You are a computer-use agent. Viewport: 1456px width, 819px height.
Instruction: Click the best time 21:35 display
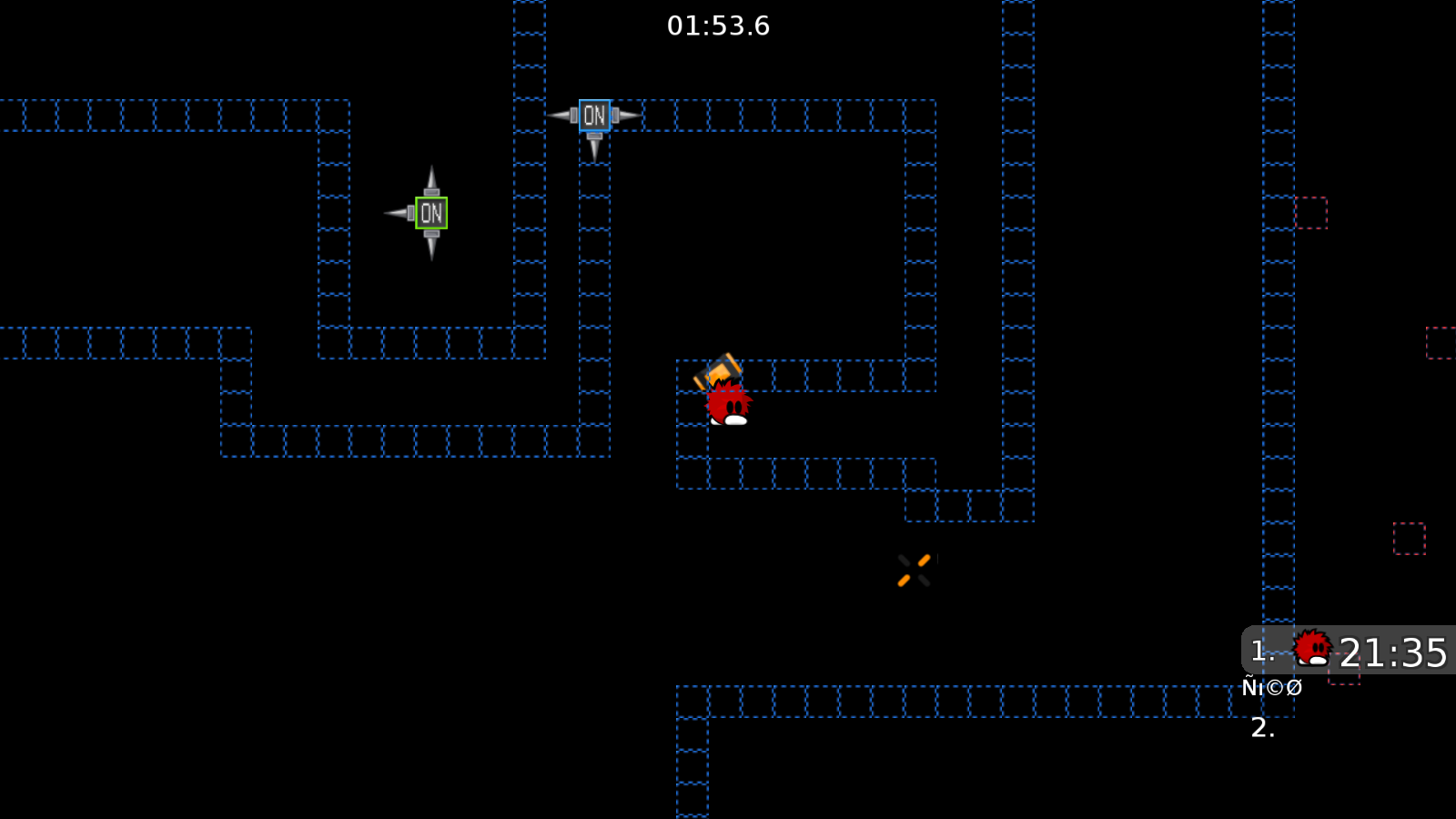[1394, 651]
